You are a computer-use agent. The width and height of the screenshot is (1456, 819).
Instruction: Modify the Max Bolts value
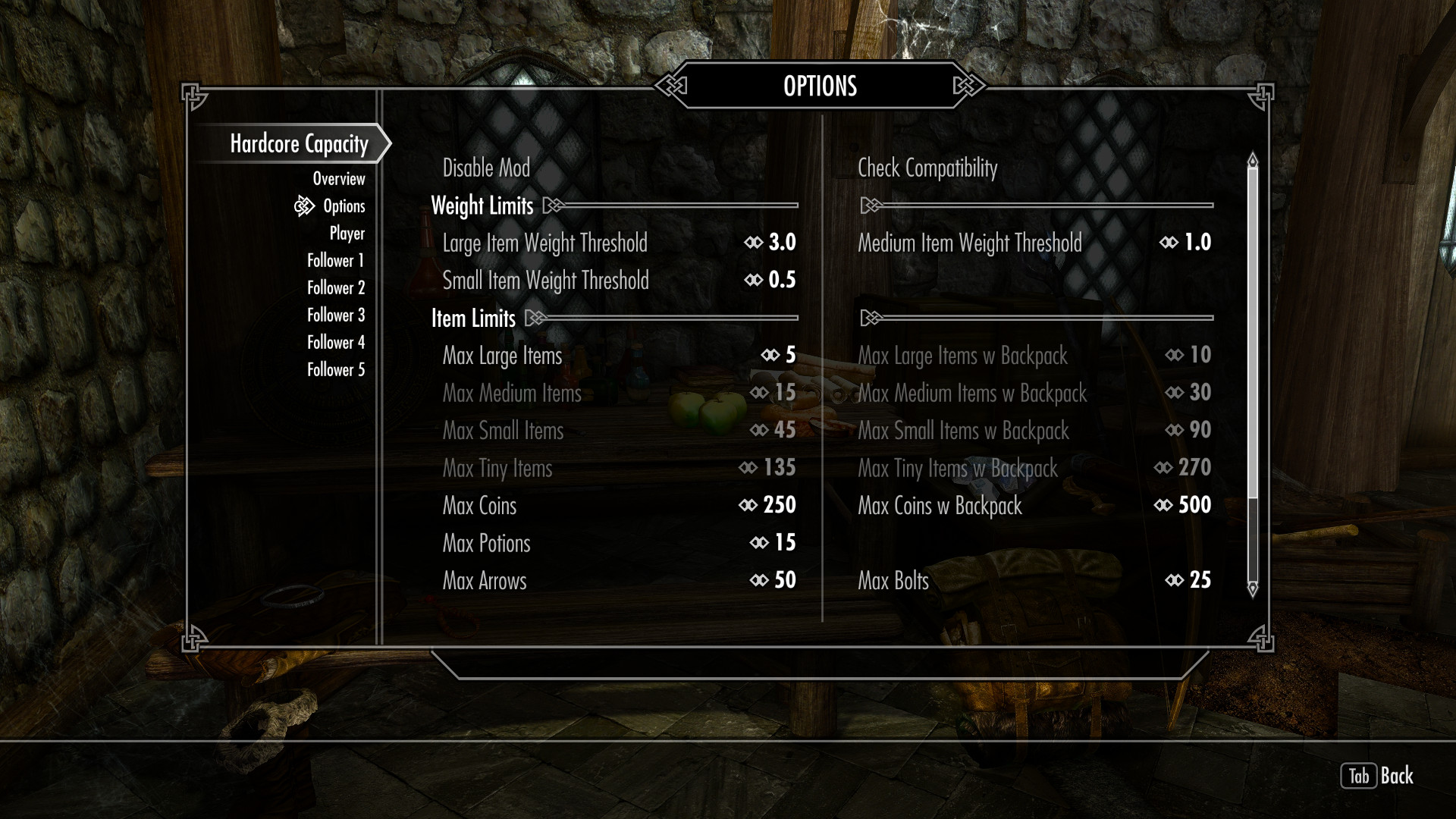[x=1034, y=581]
